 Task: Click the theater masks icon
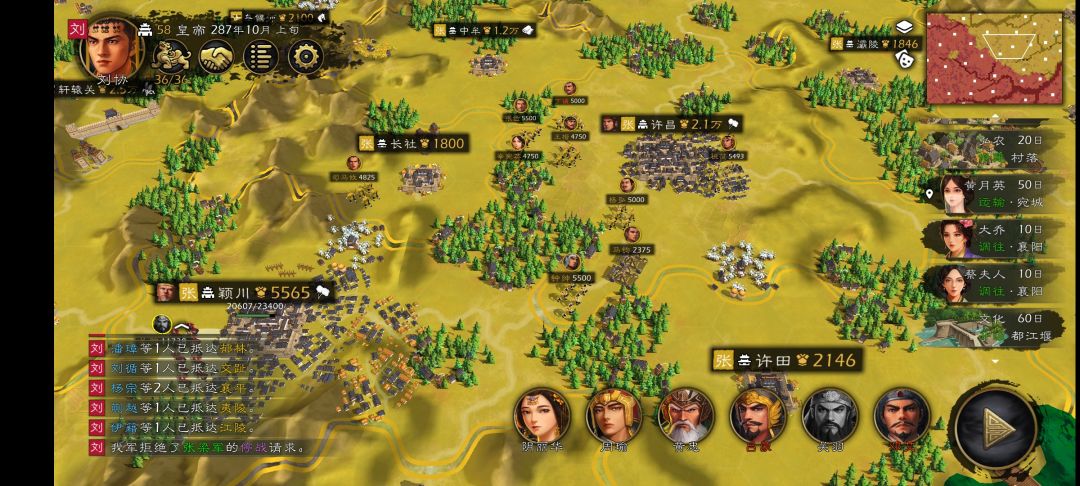(x=904, y=59)
